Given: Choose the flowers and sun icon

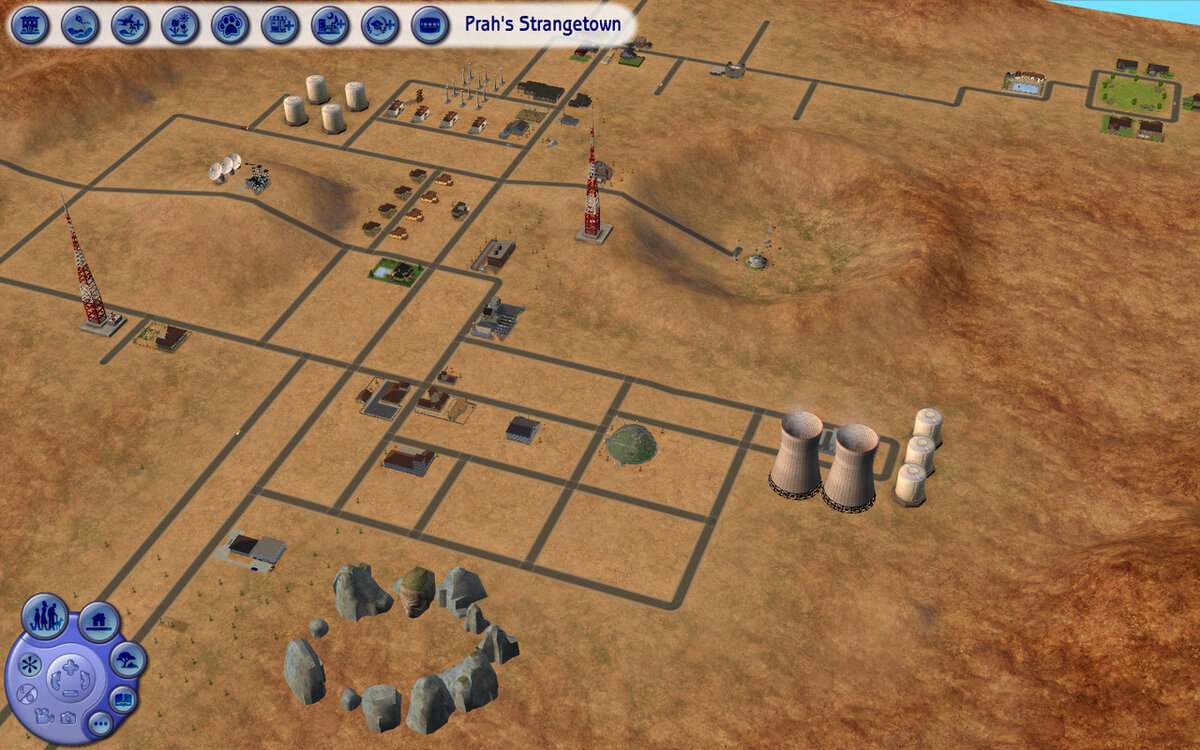Looking at the screenshot, I should (x=180, y=24).
